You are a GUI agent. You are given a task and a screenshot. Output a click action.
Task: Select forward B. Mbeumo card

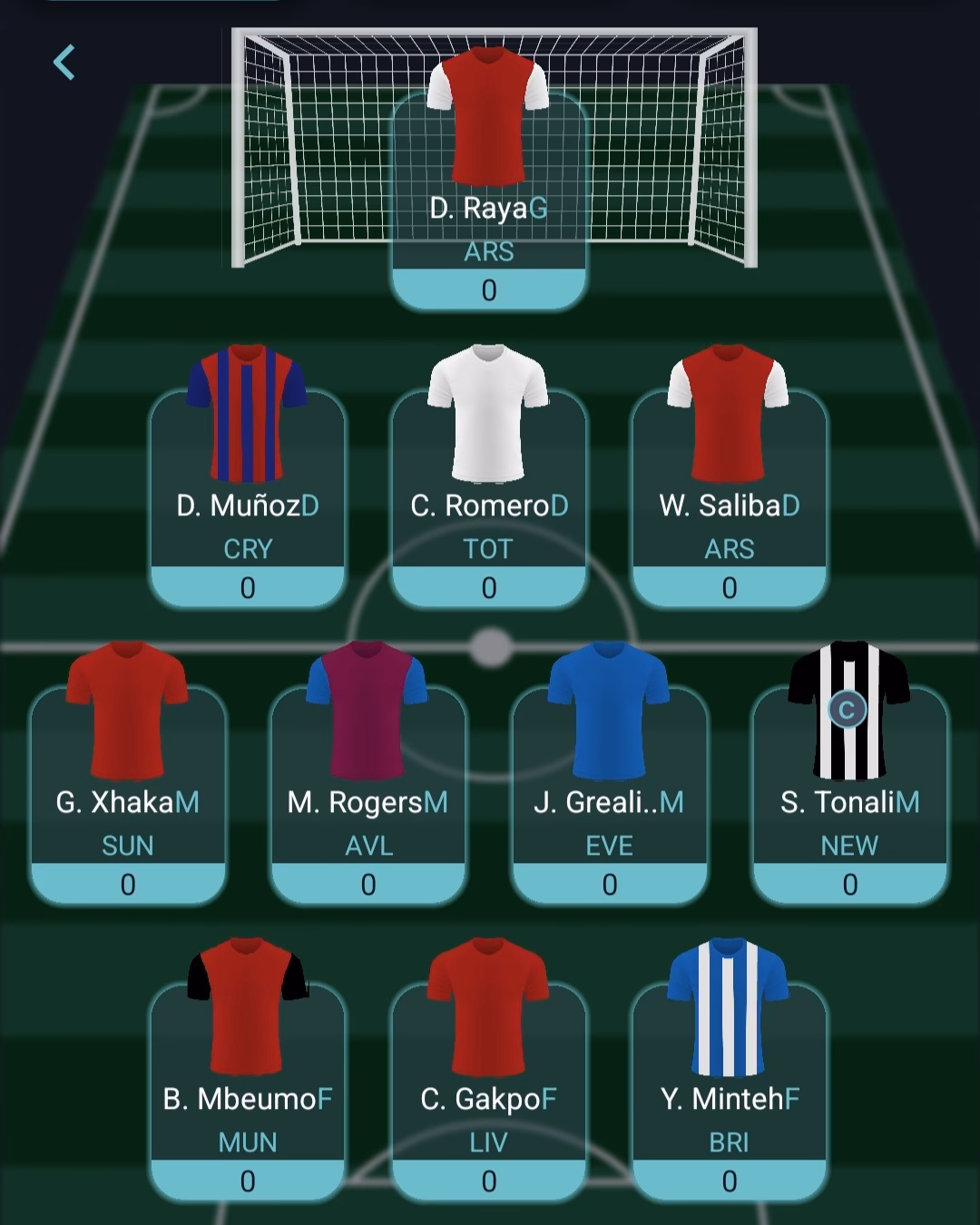pyautogui.click(x=247, y=1099)
